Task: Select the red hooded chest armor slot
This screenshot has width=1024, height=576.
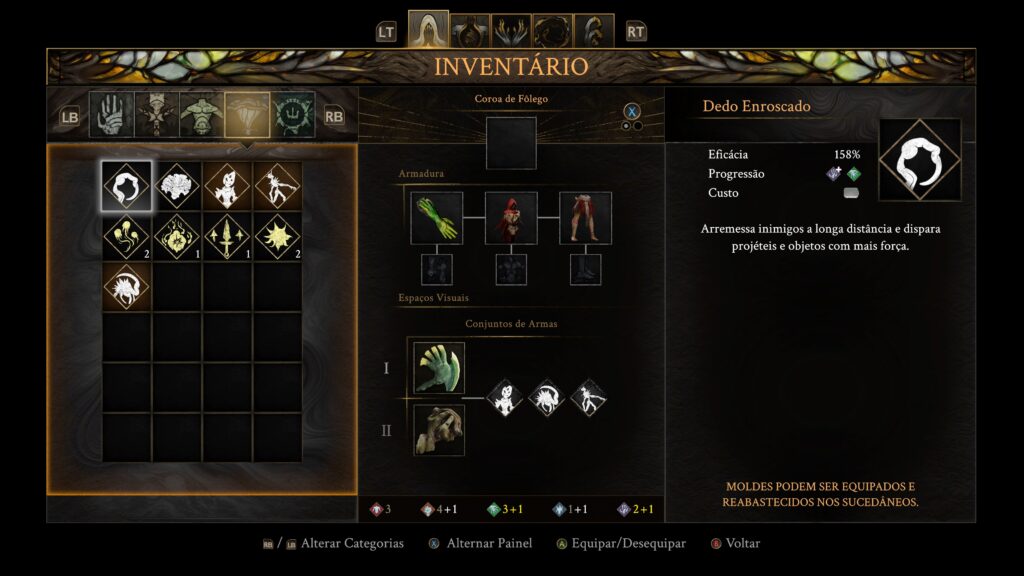Action: point(511,218)
